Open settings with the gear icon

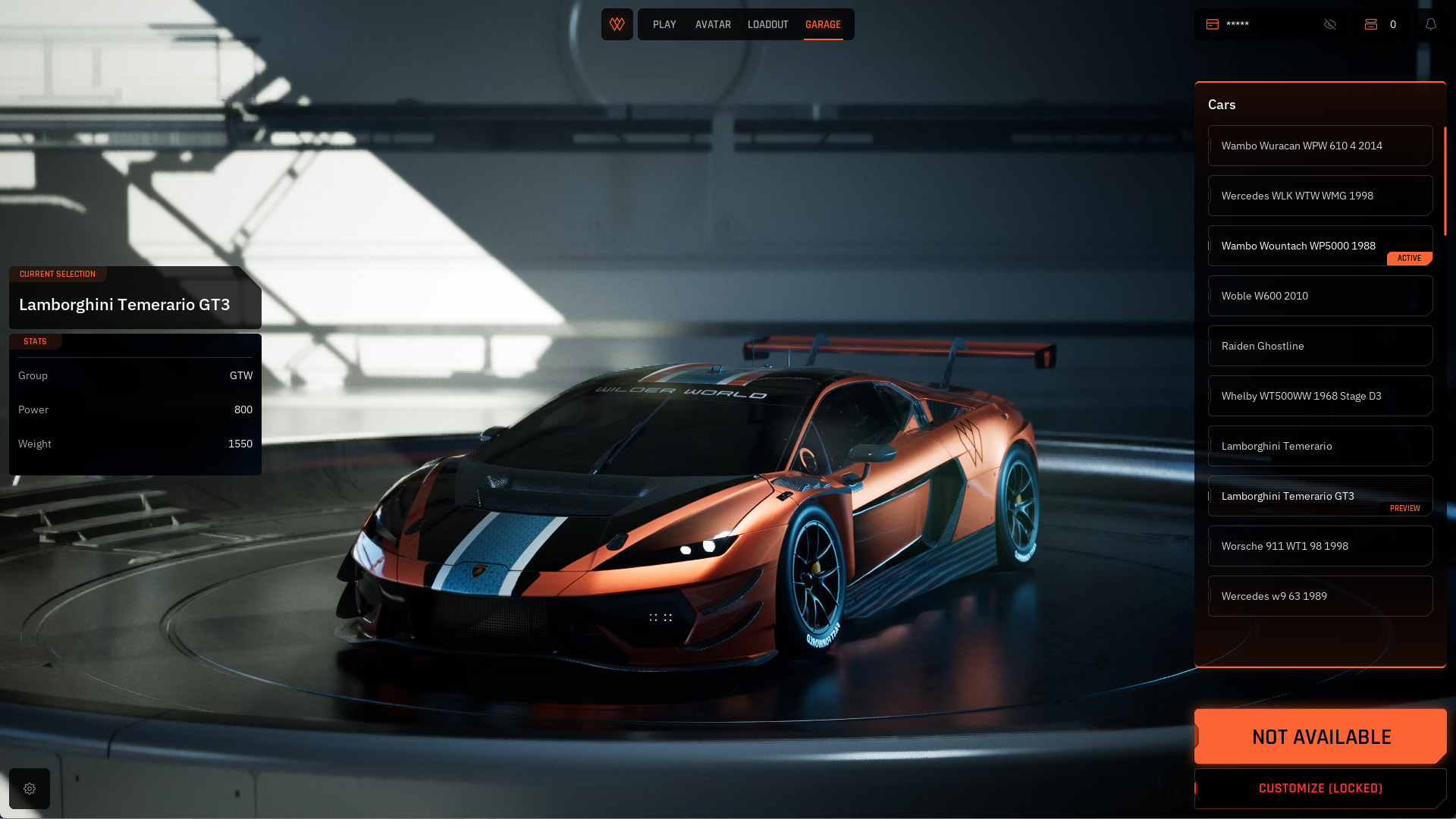pos(30,789)
